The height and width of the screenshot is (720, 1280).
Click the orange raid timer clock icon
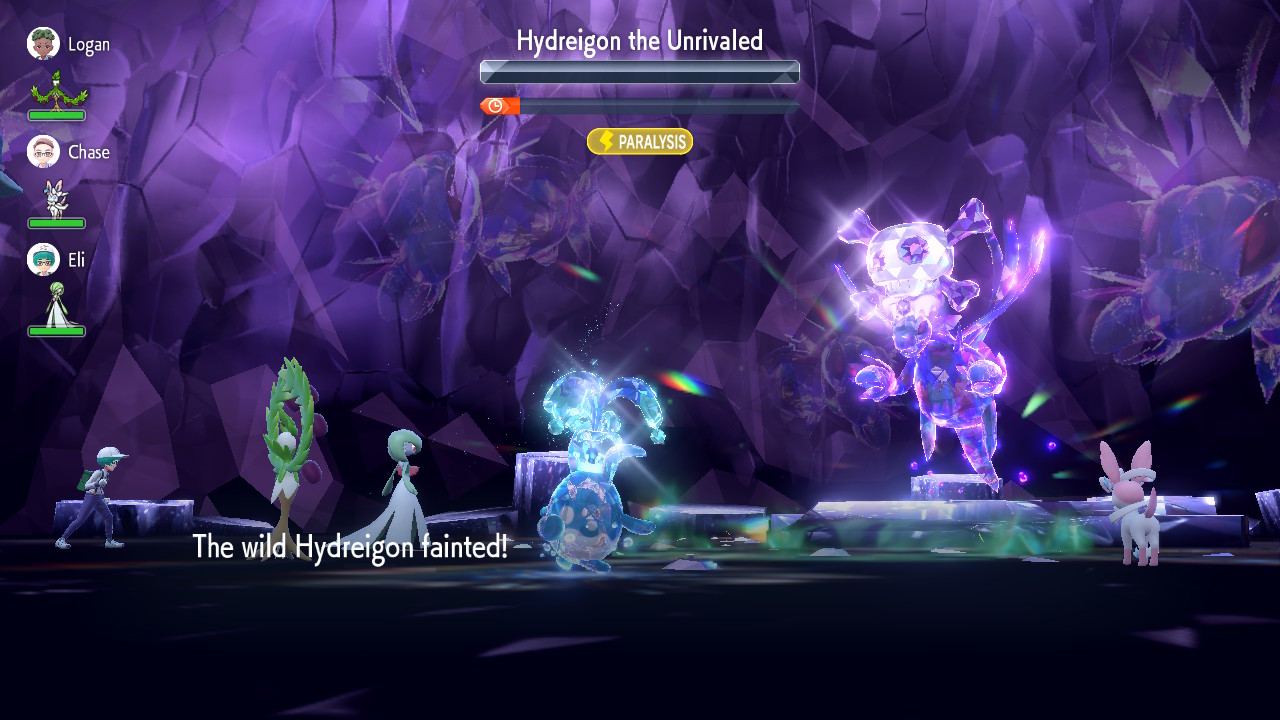pyautogui.click(x=496, y=106)
